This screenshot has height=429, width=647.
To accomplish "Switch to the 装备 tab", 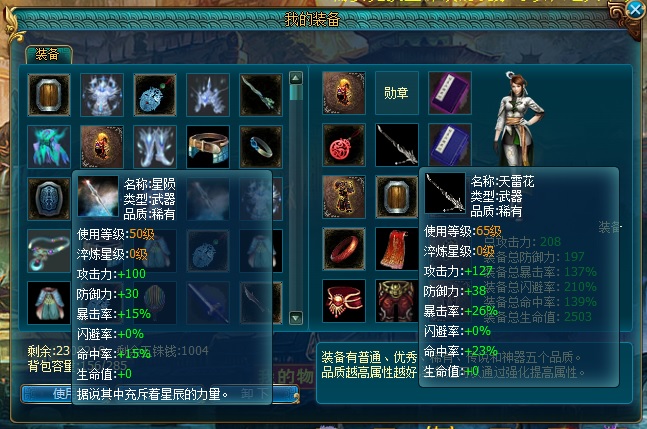I will coord(48,53).
